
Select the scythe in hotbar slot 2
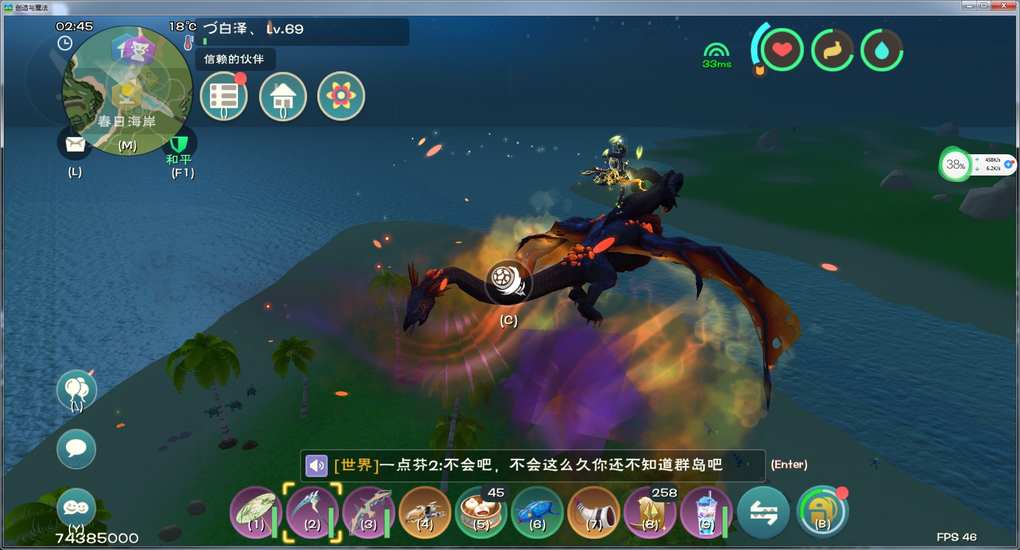310,511
